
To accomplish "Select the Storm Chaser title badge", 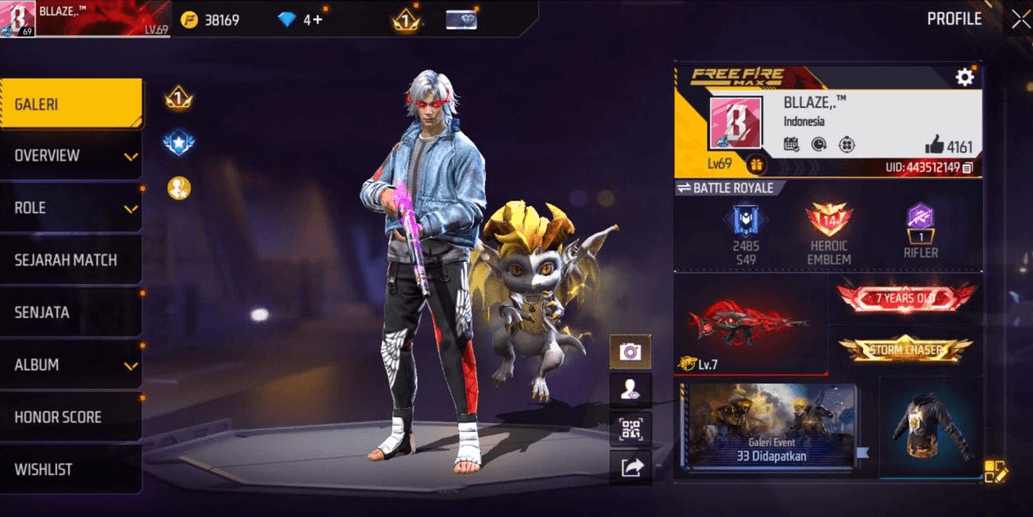I will (x=905, y=349).
